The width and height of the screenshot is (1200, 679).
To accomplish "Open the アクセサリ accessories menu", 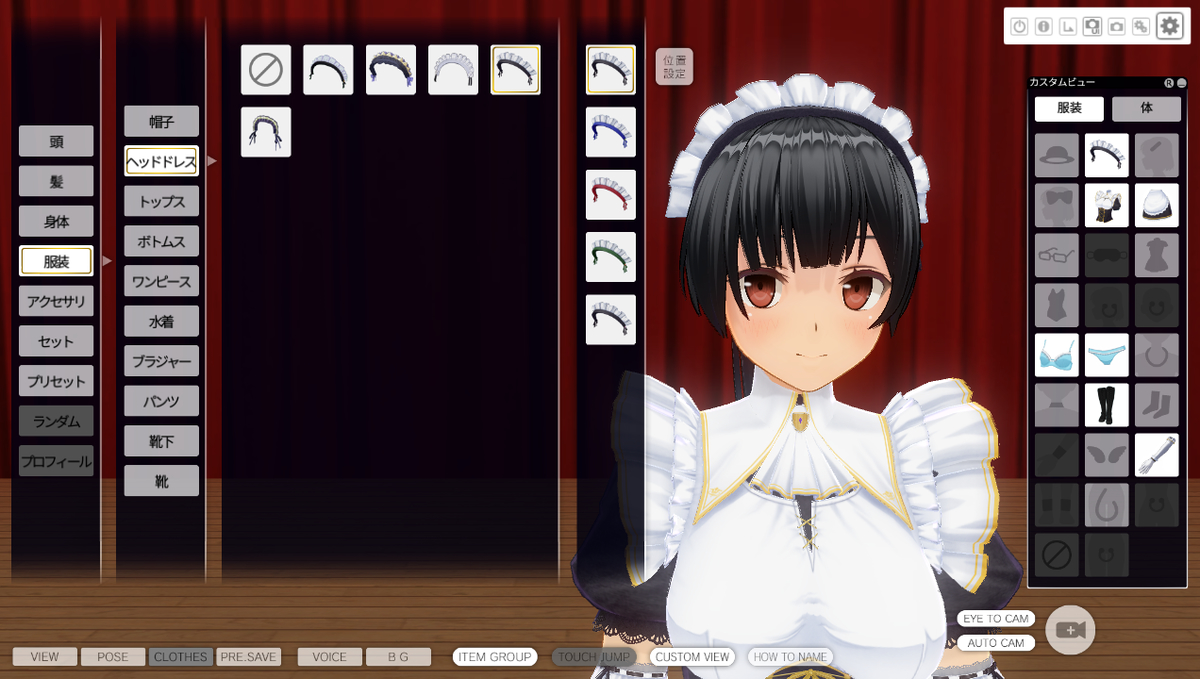I will tap(56, 301).
